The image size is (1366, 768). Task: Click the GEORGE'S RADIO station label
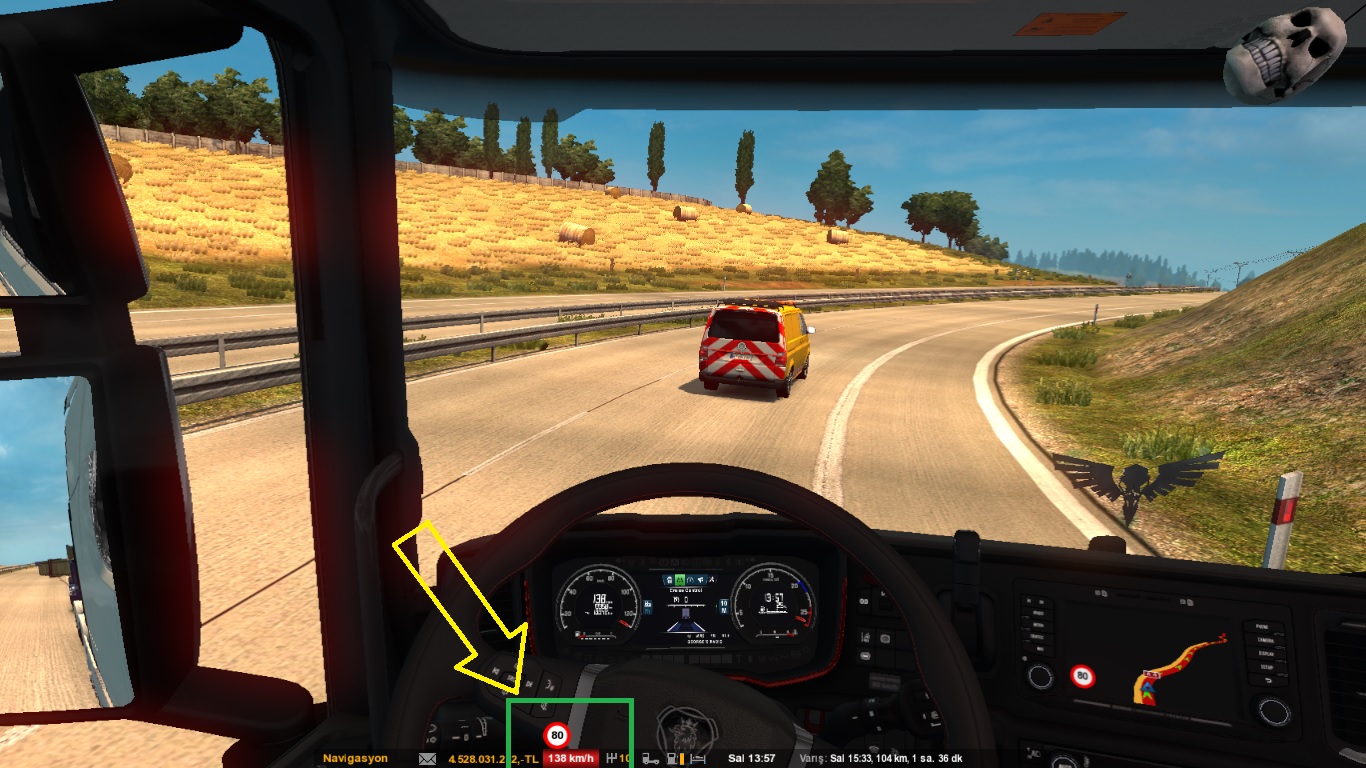click(704, 642)
